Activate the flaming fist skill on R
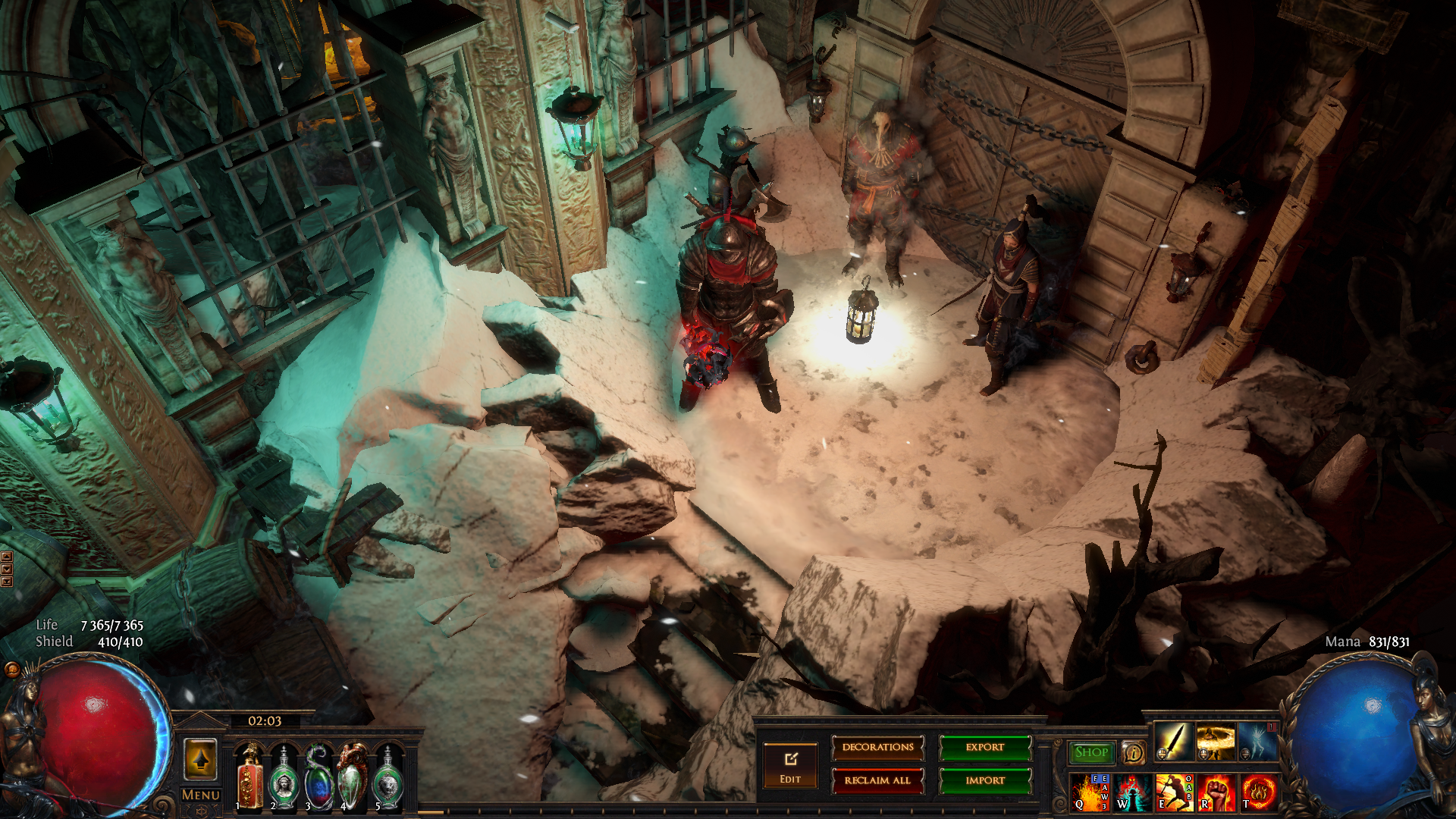This screenshot has width=1456, height=819. 1216,792
